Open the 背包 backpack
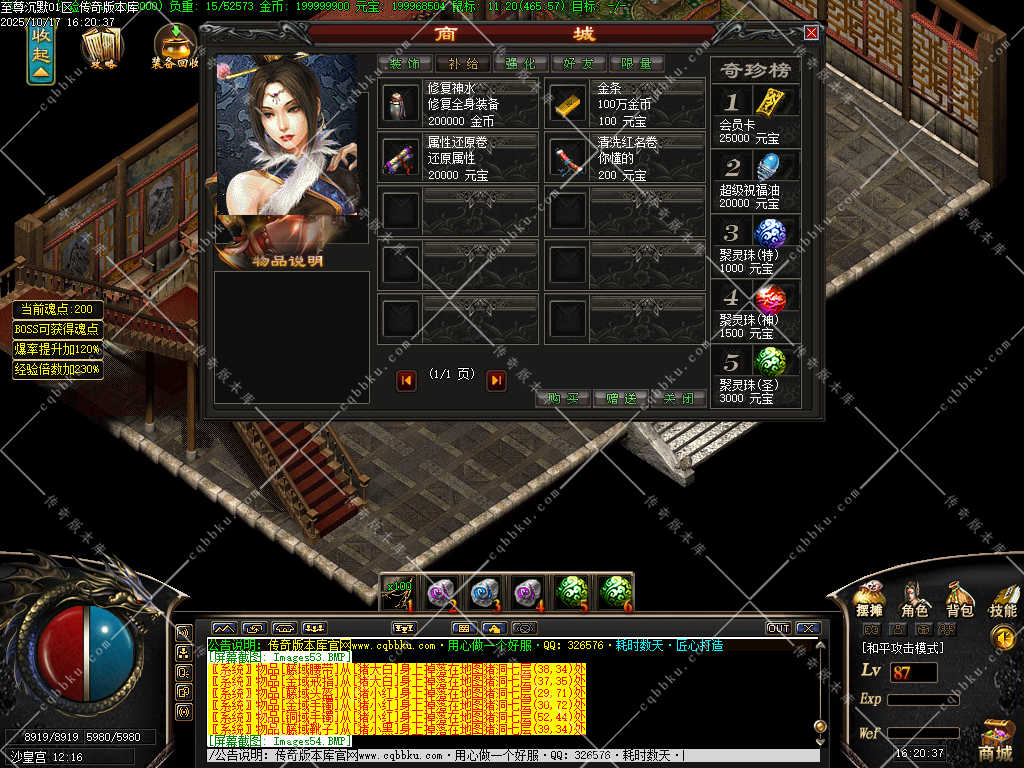The image size is (1024, 768). click(959, 598)
